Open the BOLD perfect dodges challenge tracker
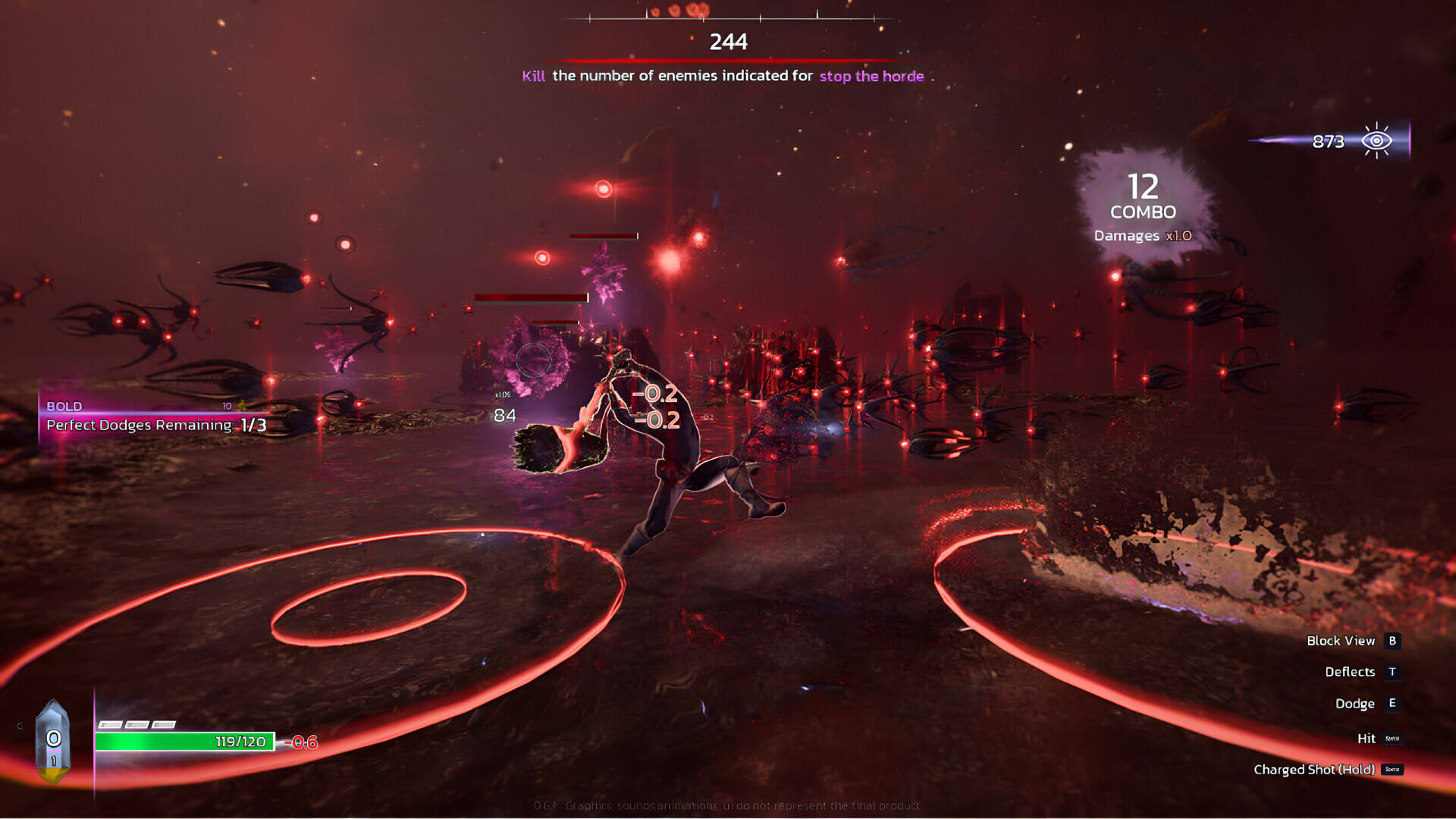 pos(155,417)
